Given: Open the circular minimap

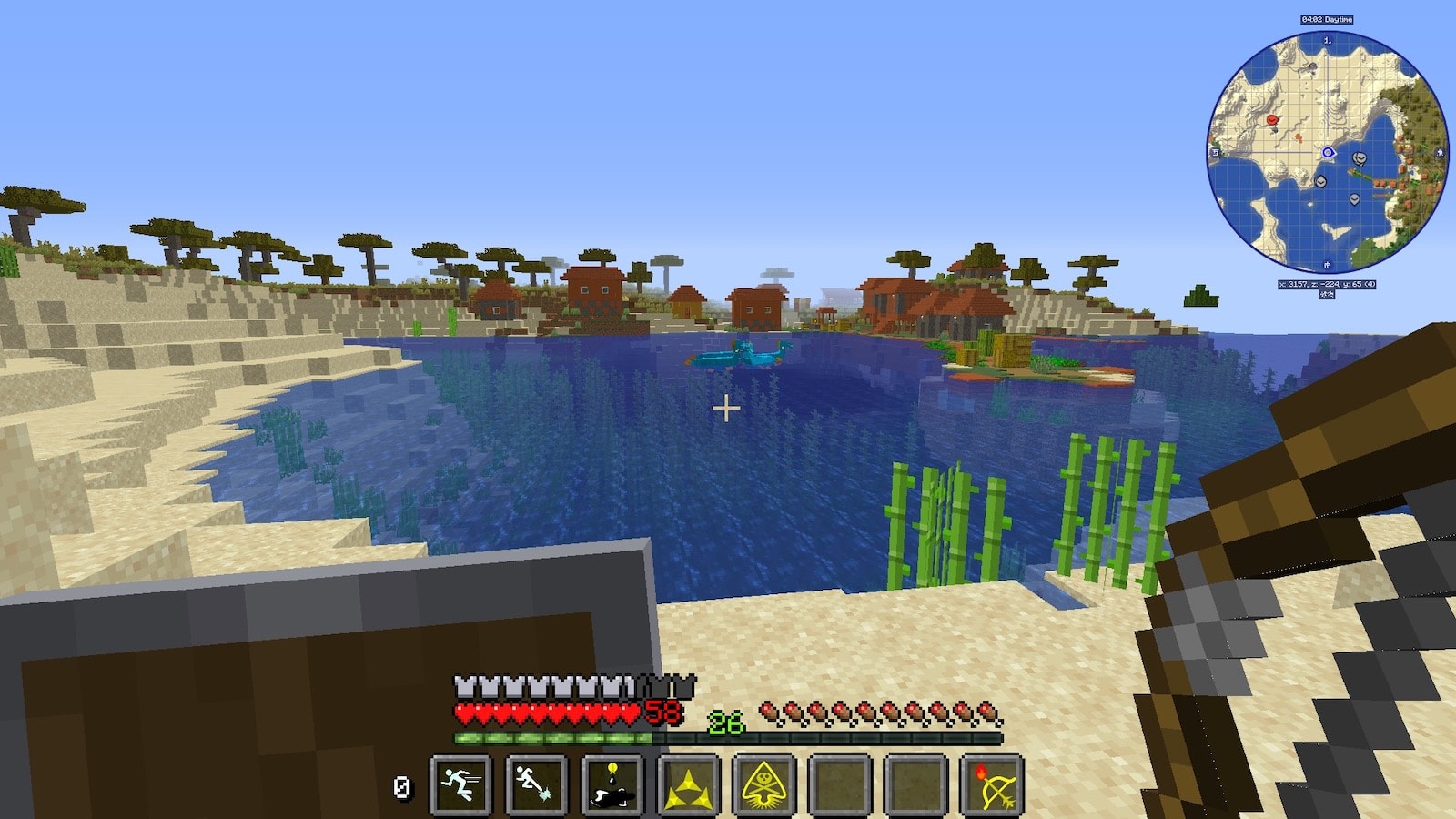Looking at the screenshot, I should 1327,153.
